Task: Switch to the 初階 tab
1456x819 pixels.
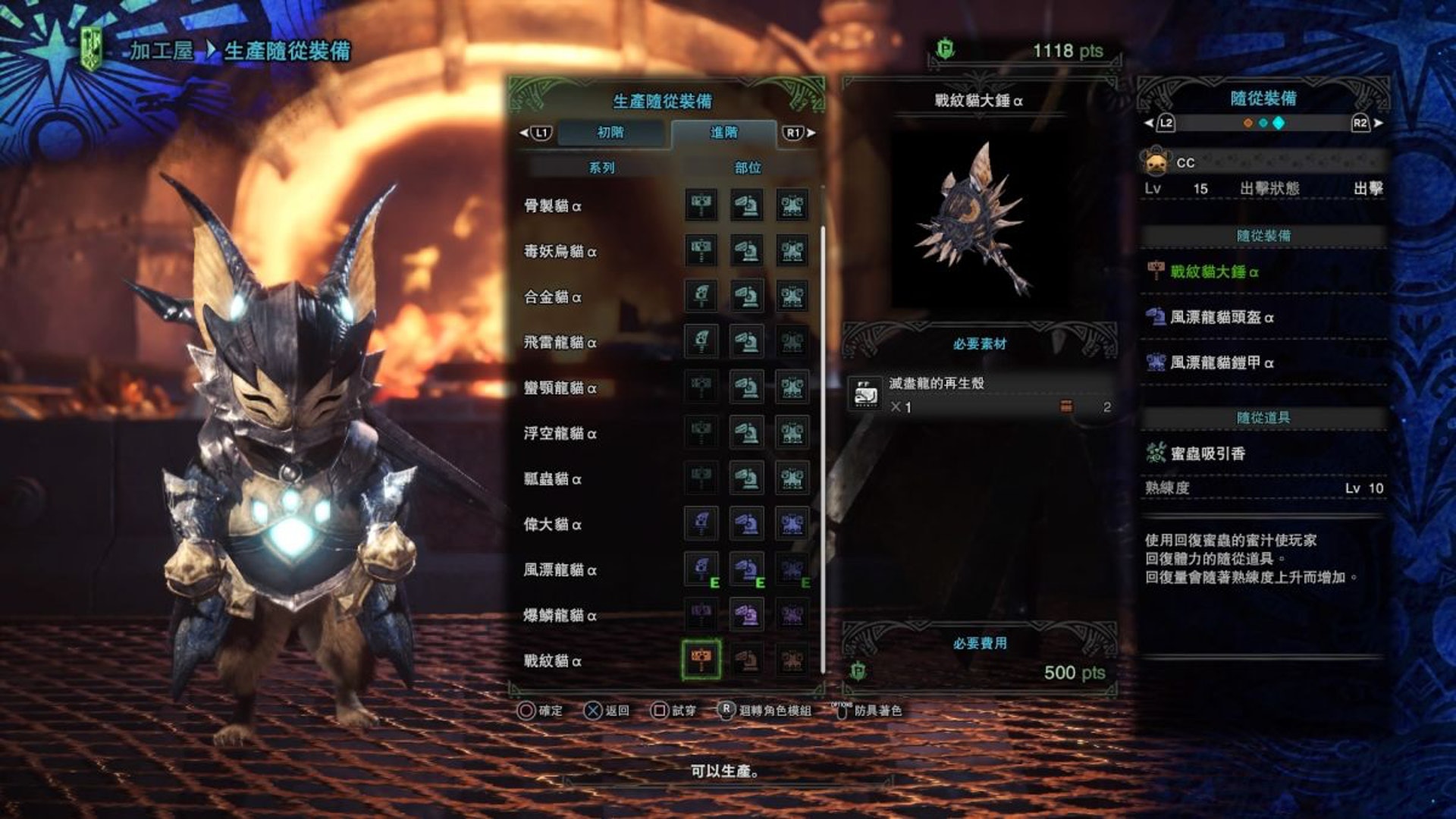Action: [610, 133]
